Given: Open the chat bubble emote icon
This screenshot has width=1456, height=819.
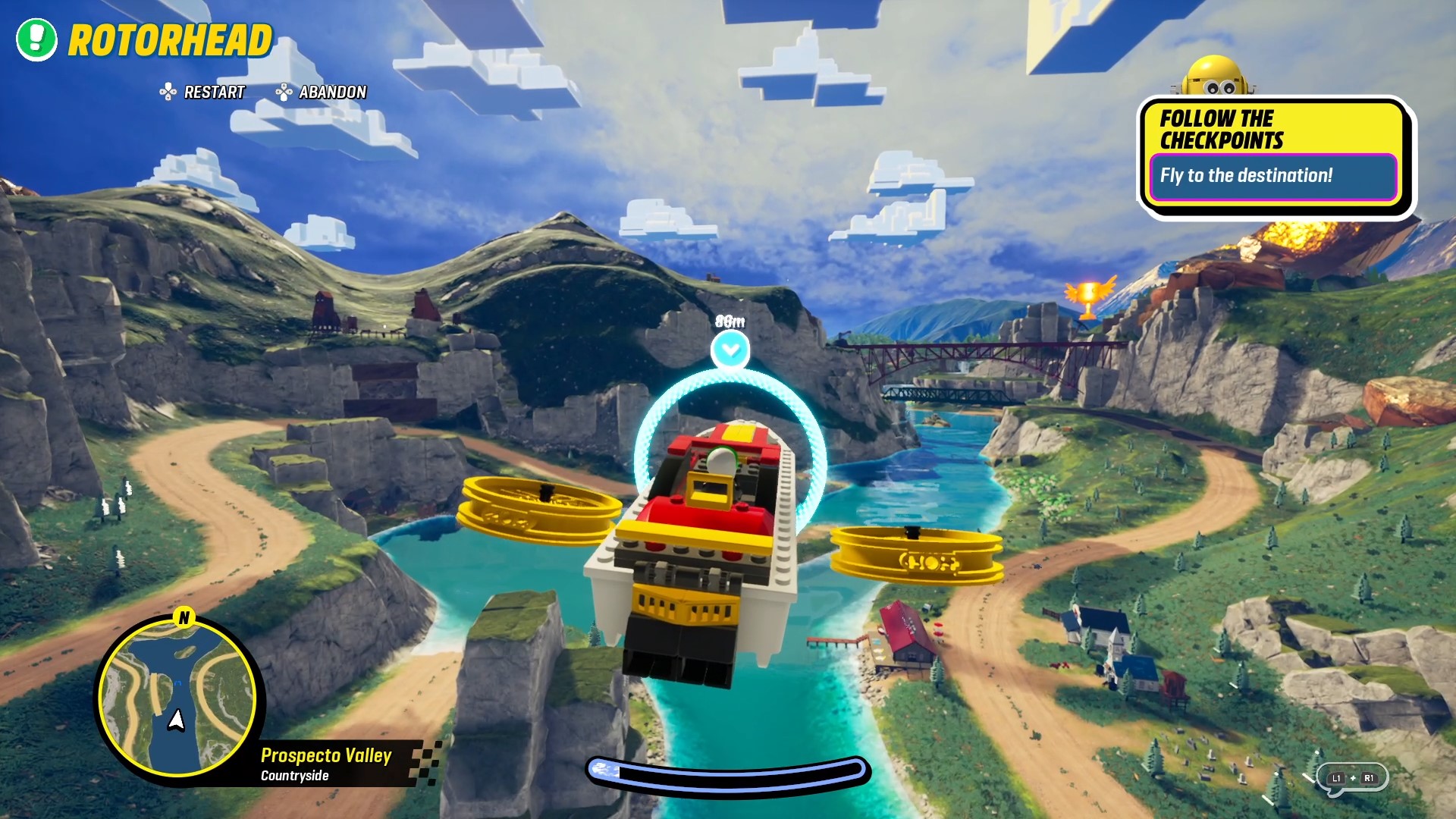Looking at the screenshot, I should [1352, 778].
